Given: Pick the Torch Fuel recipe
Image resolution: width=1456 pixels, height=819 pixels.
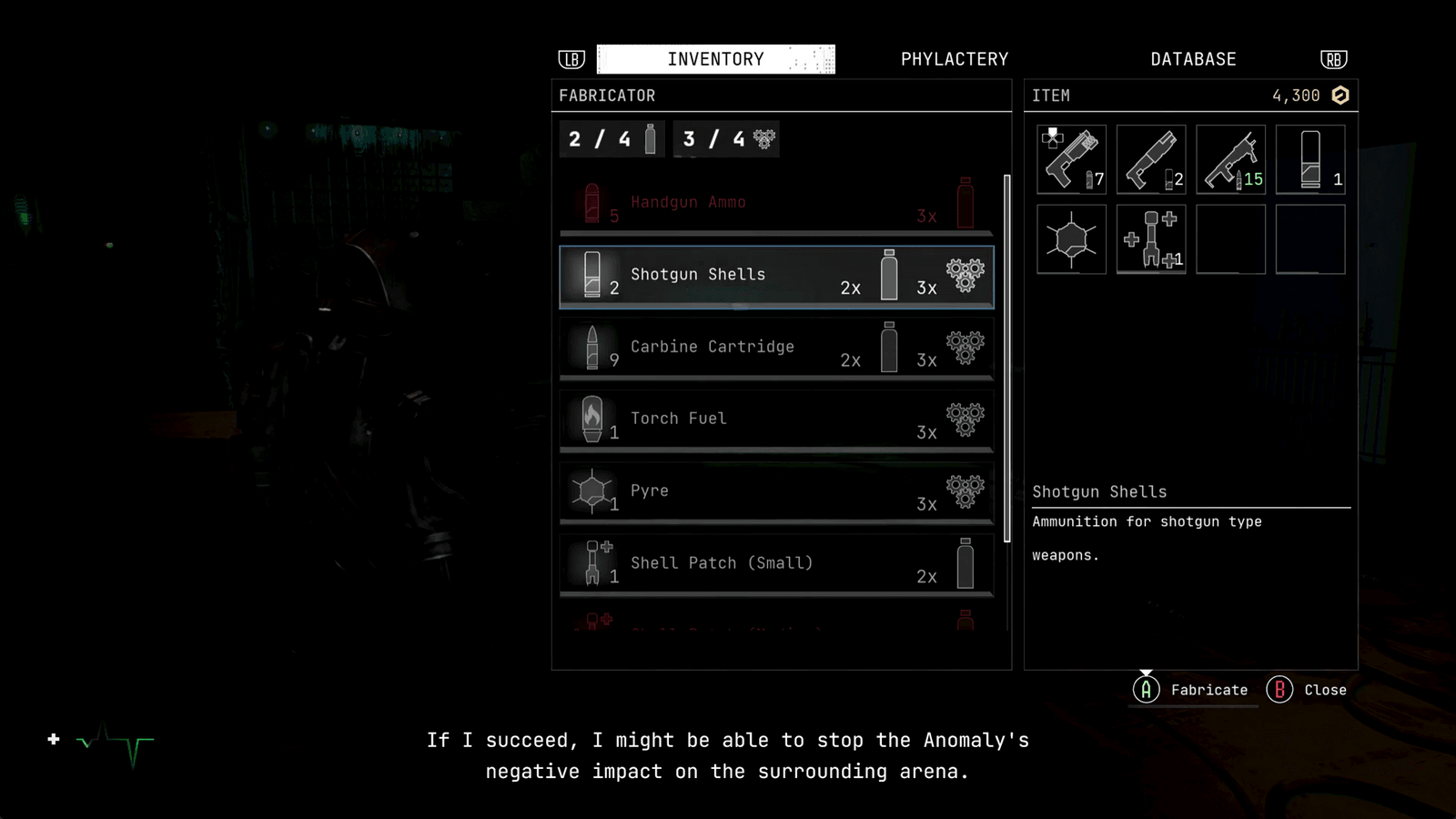Looking at the screenshot, I should tap(776, 420).
